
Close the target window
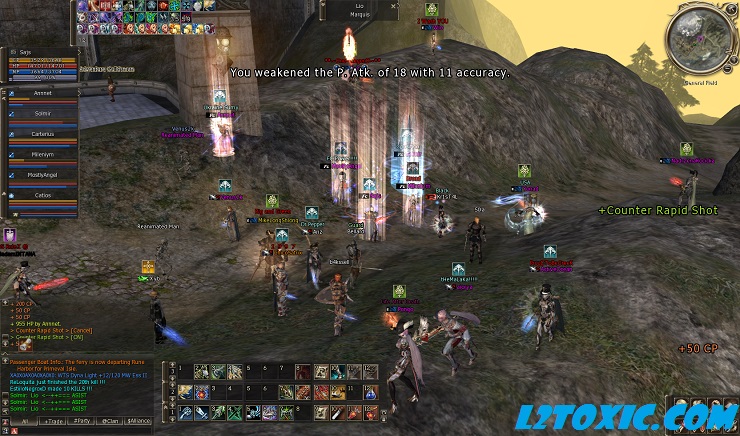coord(393,5)
